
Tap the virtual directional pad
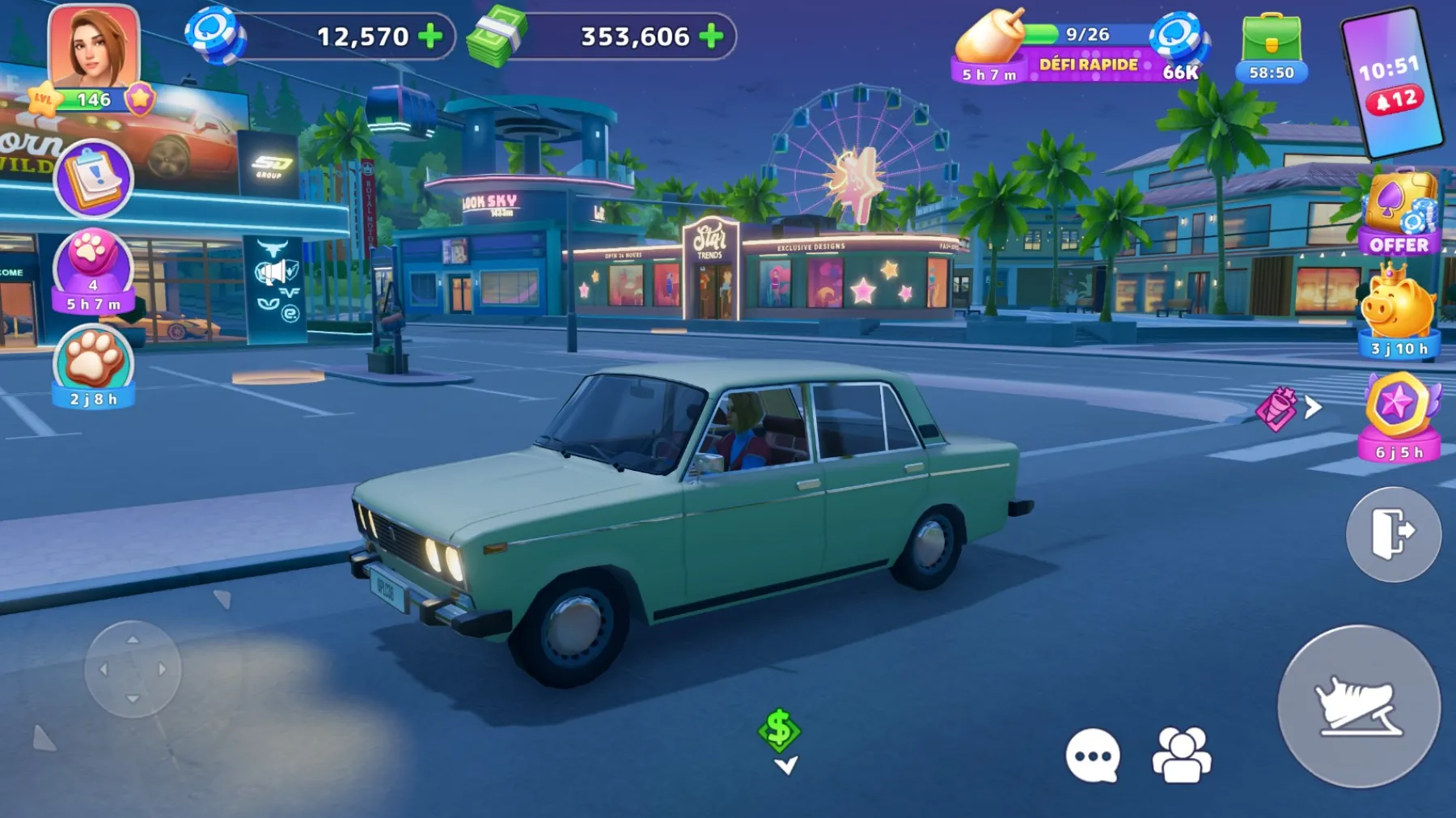pyautogui.click(x=133, y=669)
